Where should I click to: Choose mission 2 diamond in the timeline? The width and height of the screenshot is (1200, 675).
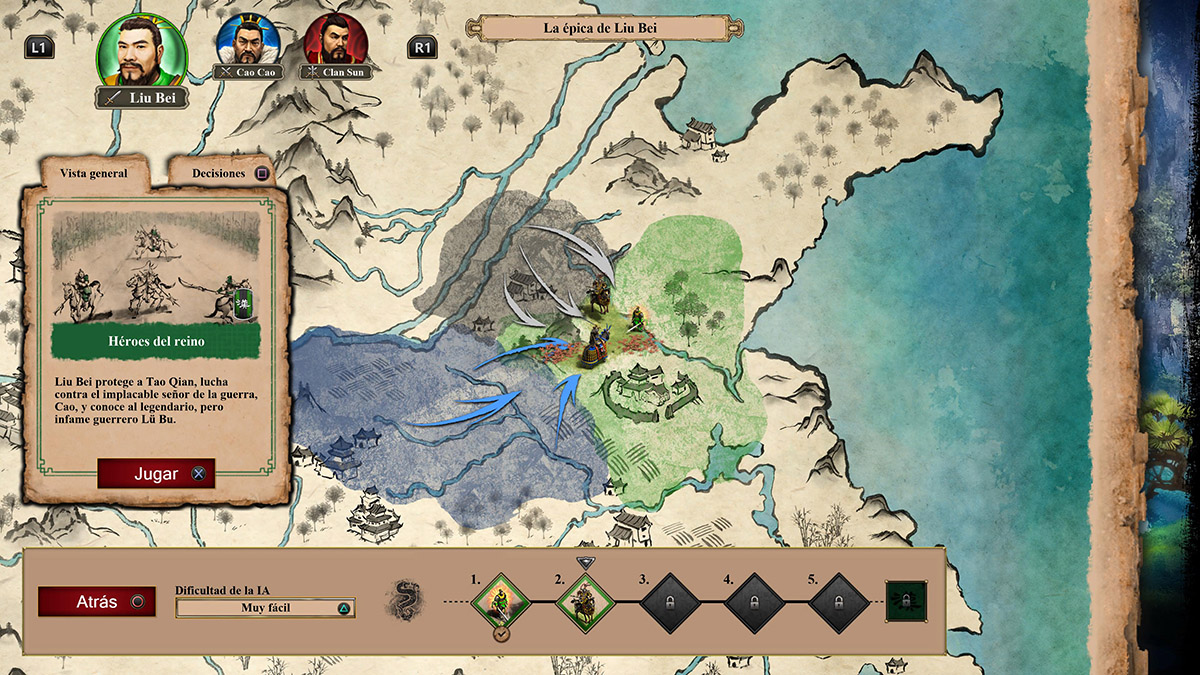coord(581,602)
